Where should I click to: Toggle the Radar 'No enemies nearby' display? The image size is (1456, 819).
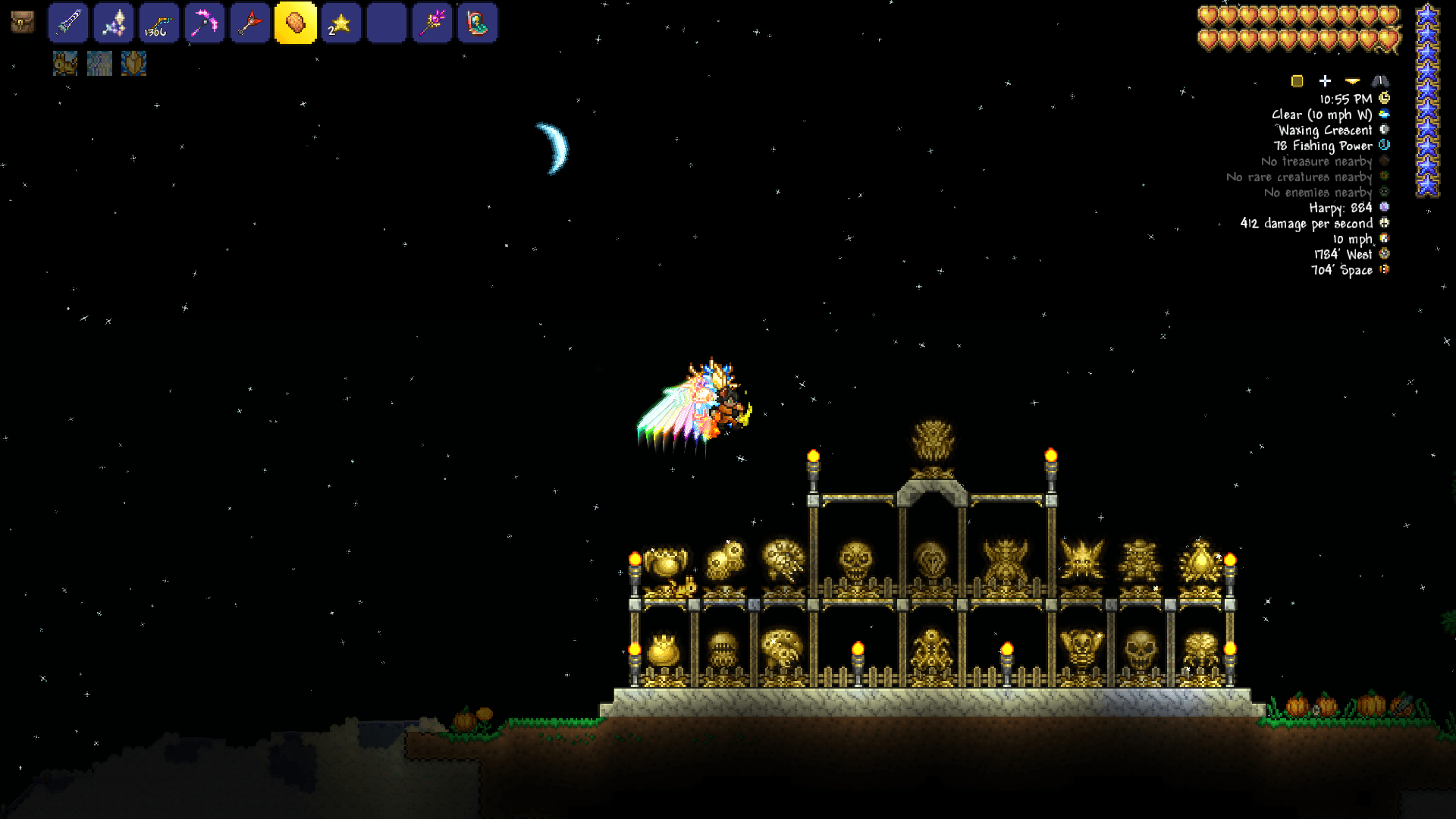[1383, 193]
